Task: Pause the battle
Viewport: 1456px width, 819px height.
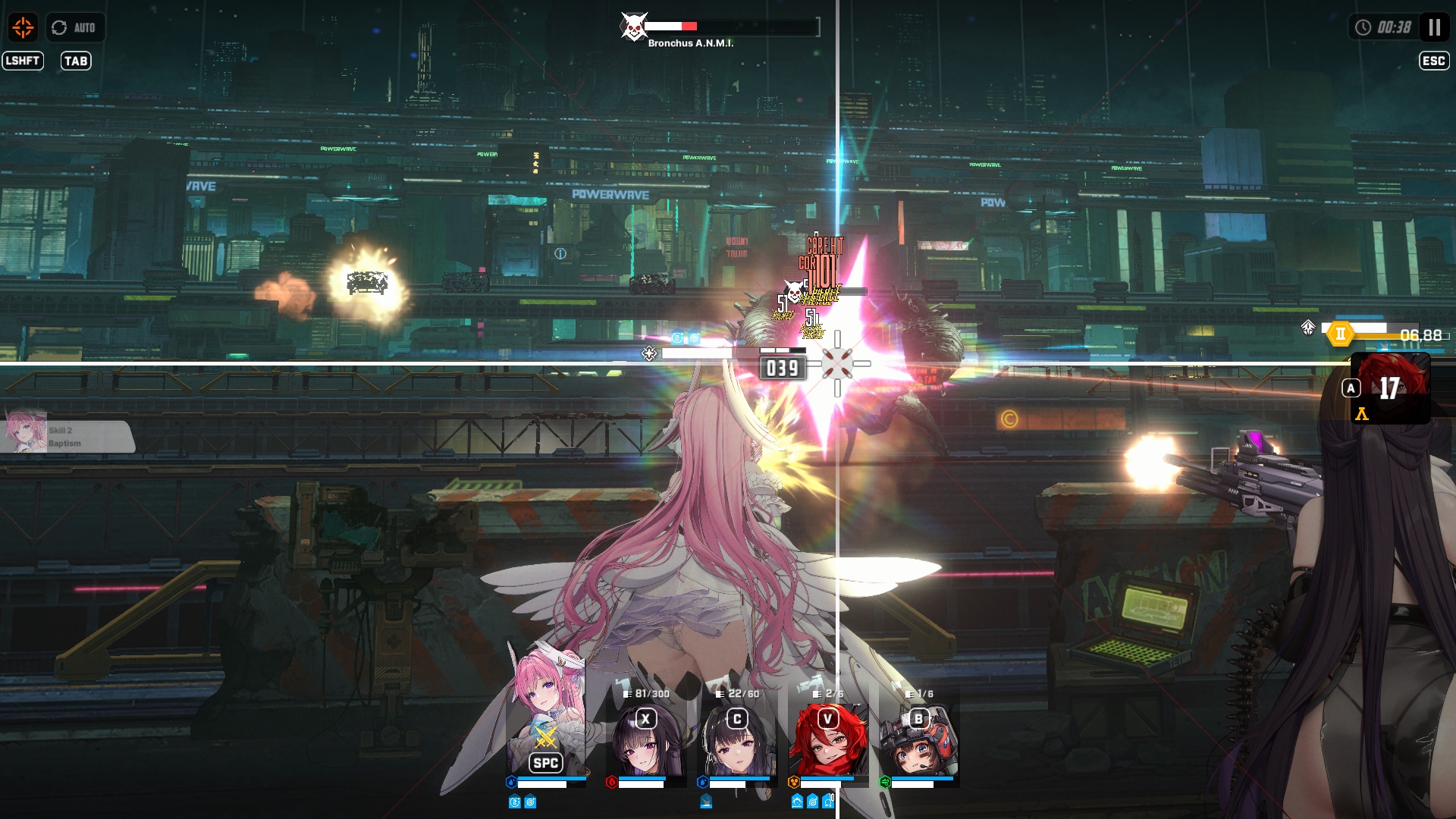Action: click(x=1434, y=27)
